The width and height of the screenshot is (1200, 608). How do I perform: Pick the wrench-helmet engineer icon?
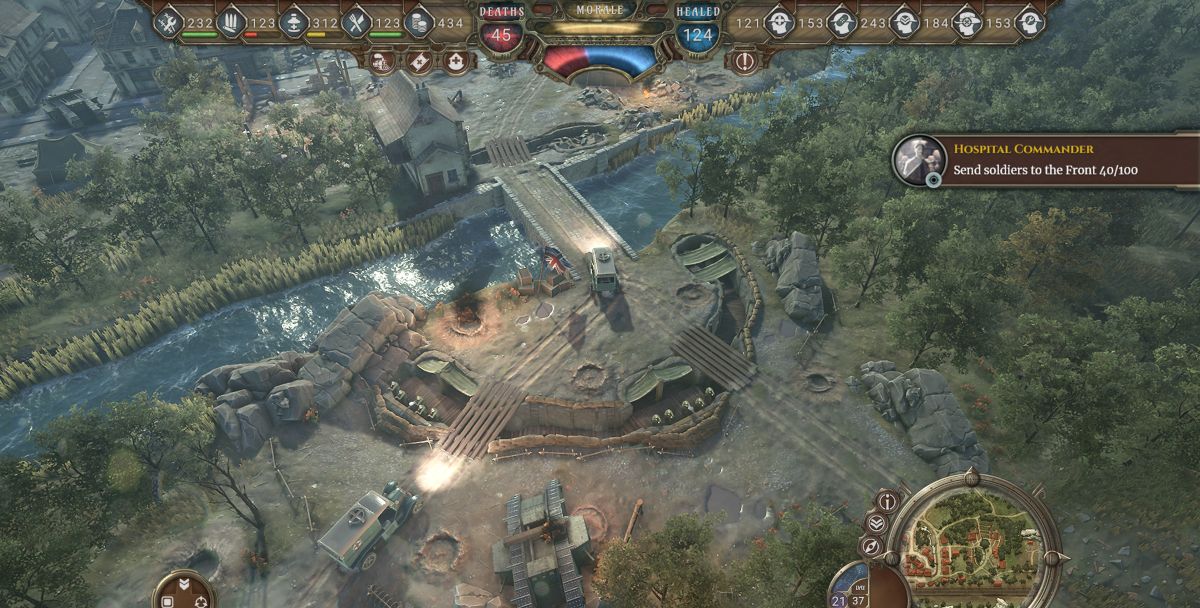(1029, 22)
